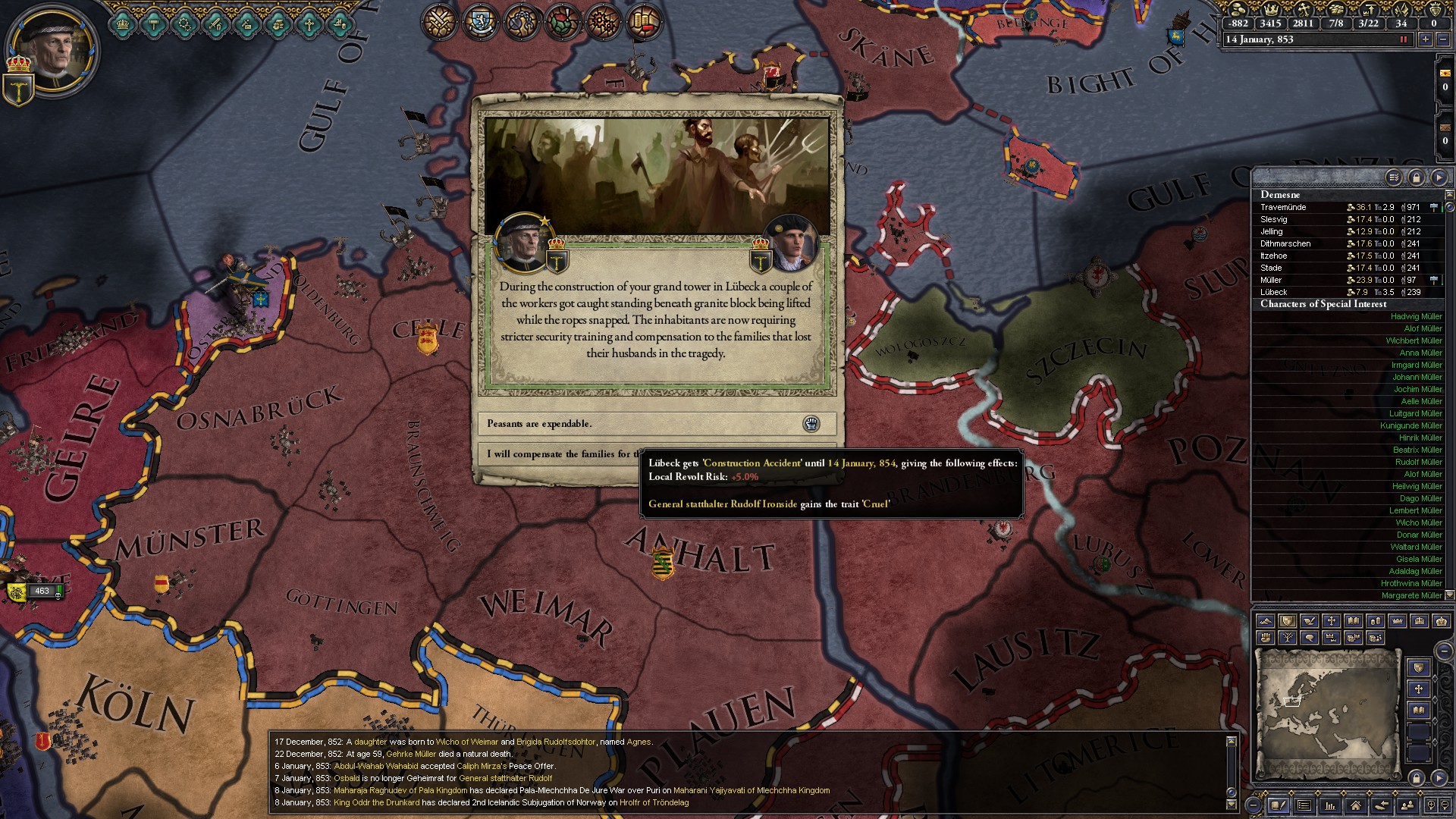Increase game speed with the plus button
The width and height of the screenshot is (1456, 819).
tap(1426, 39)
